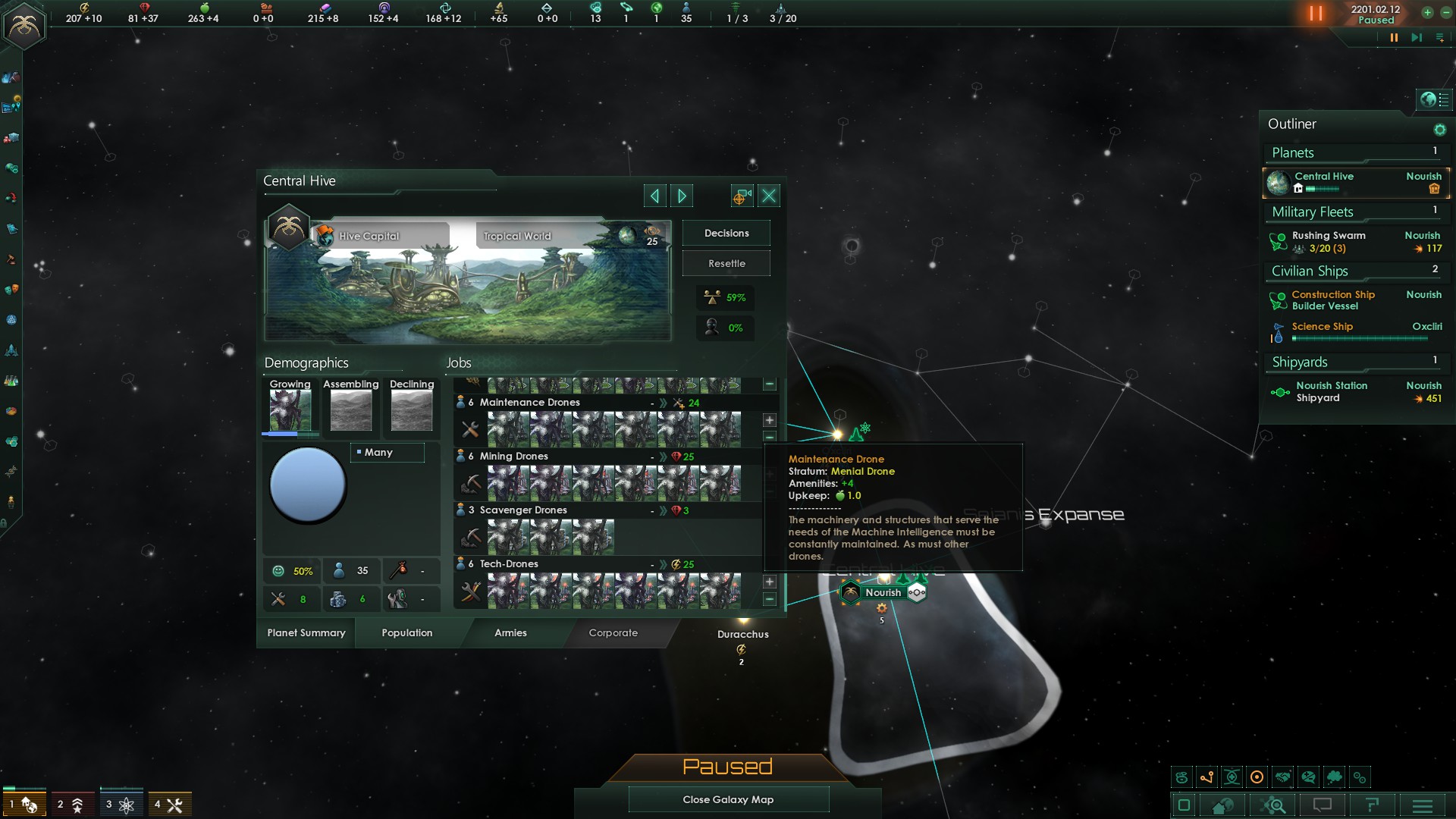The height and width of the screenshot is (819, 1456).
Task: Select the Planet Summary tab
Action: [x=306, y=633]
